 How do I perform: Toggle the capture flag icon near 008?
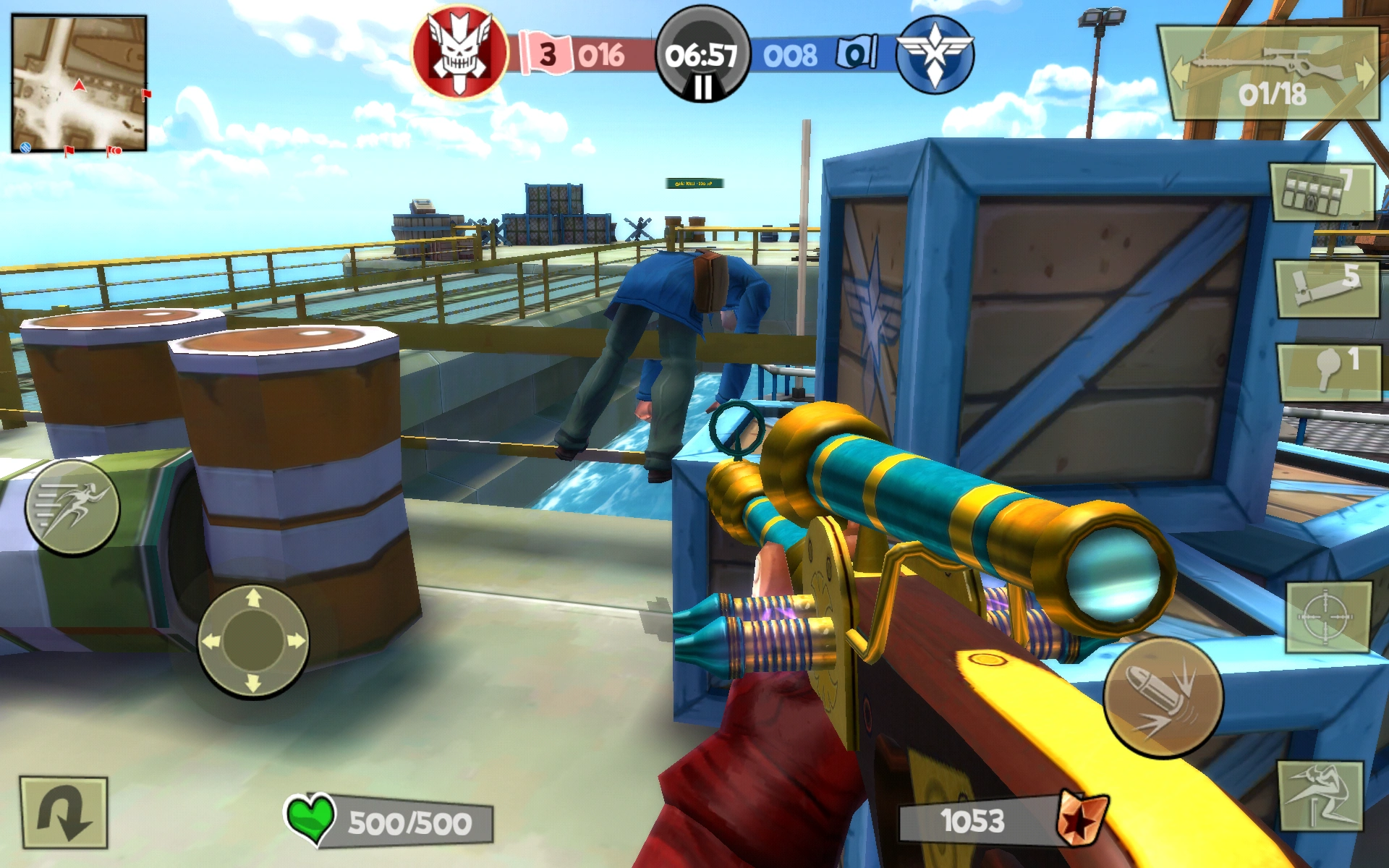[857, 53]
